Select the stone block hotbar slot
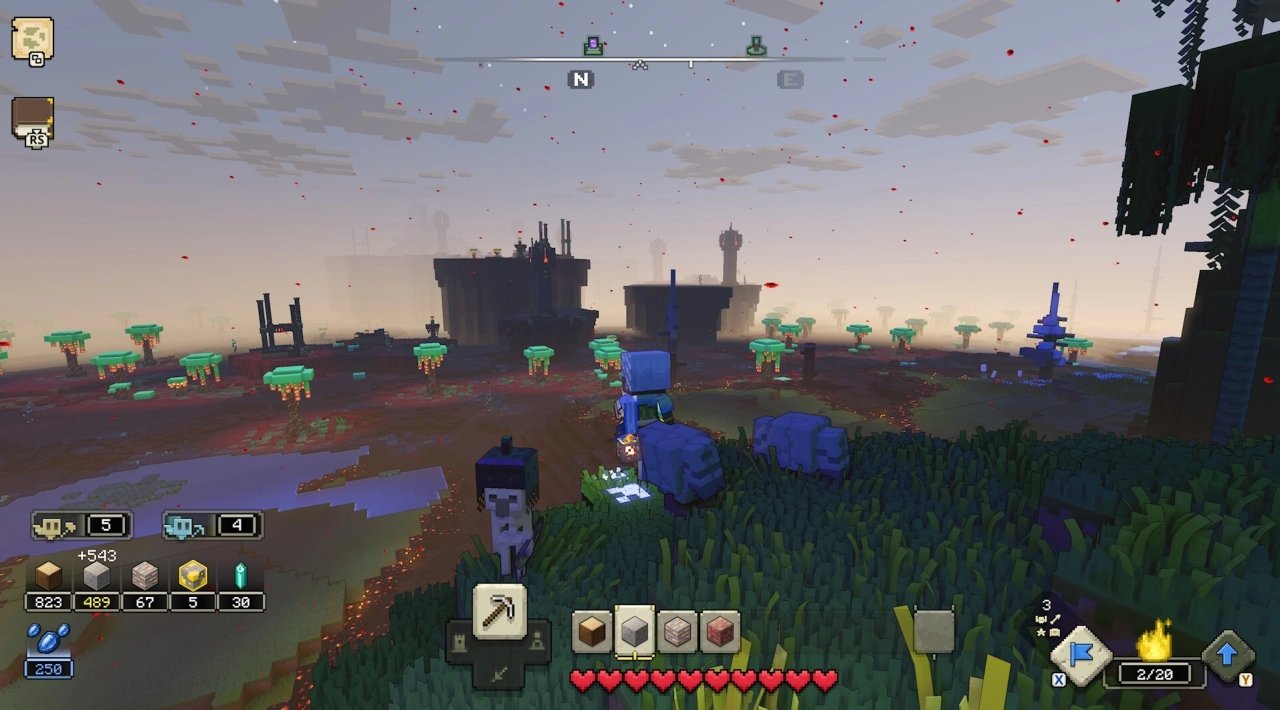The height and width of the screenshot is (710, 1280). click(x=634, y=632)
